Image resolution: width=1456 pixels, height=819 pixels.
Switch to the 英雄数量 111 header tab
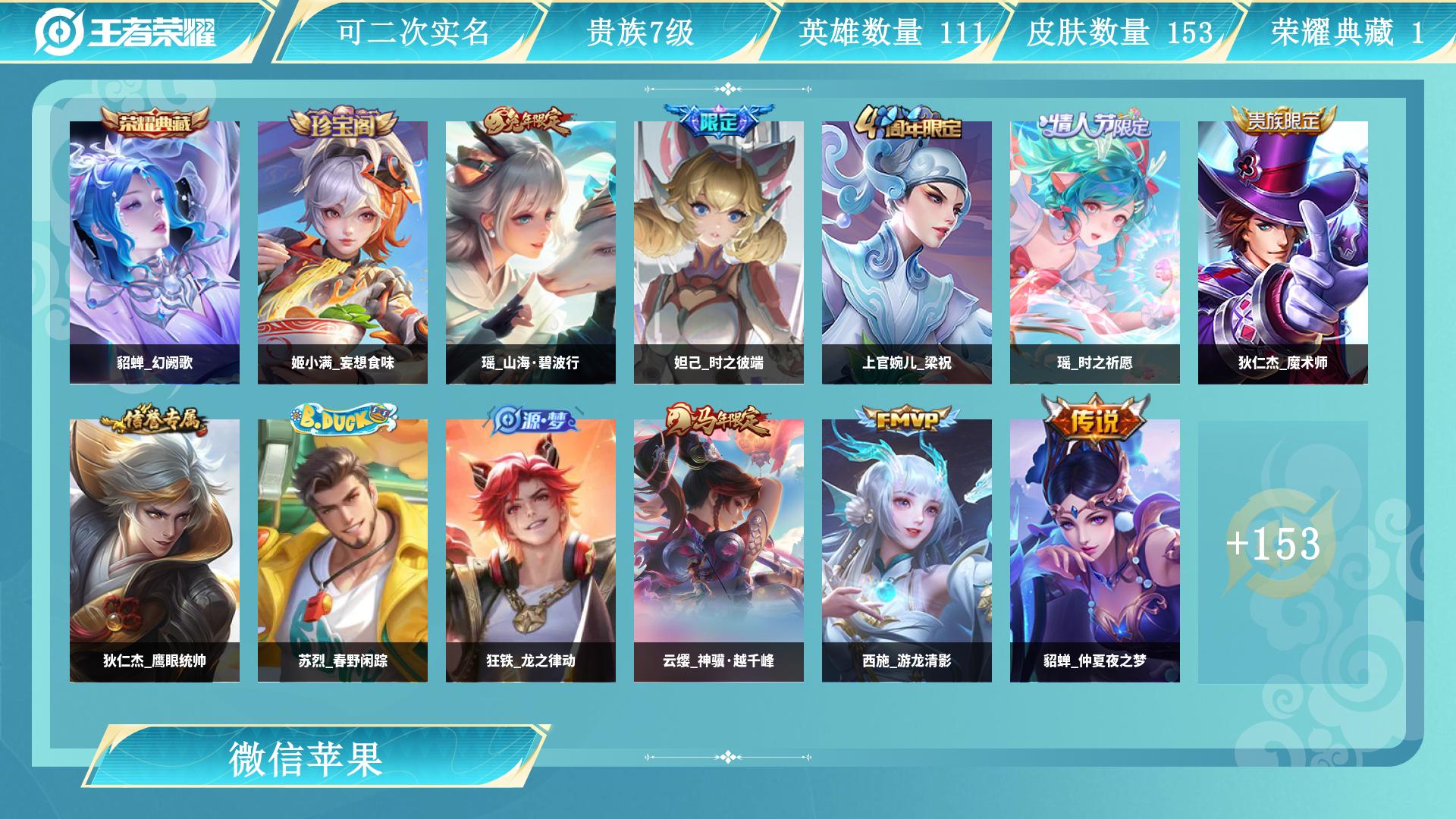pyautogui.click(x=890, y=33)
